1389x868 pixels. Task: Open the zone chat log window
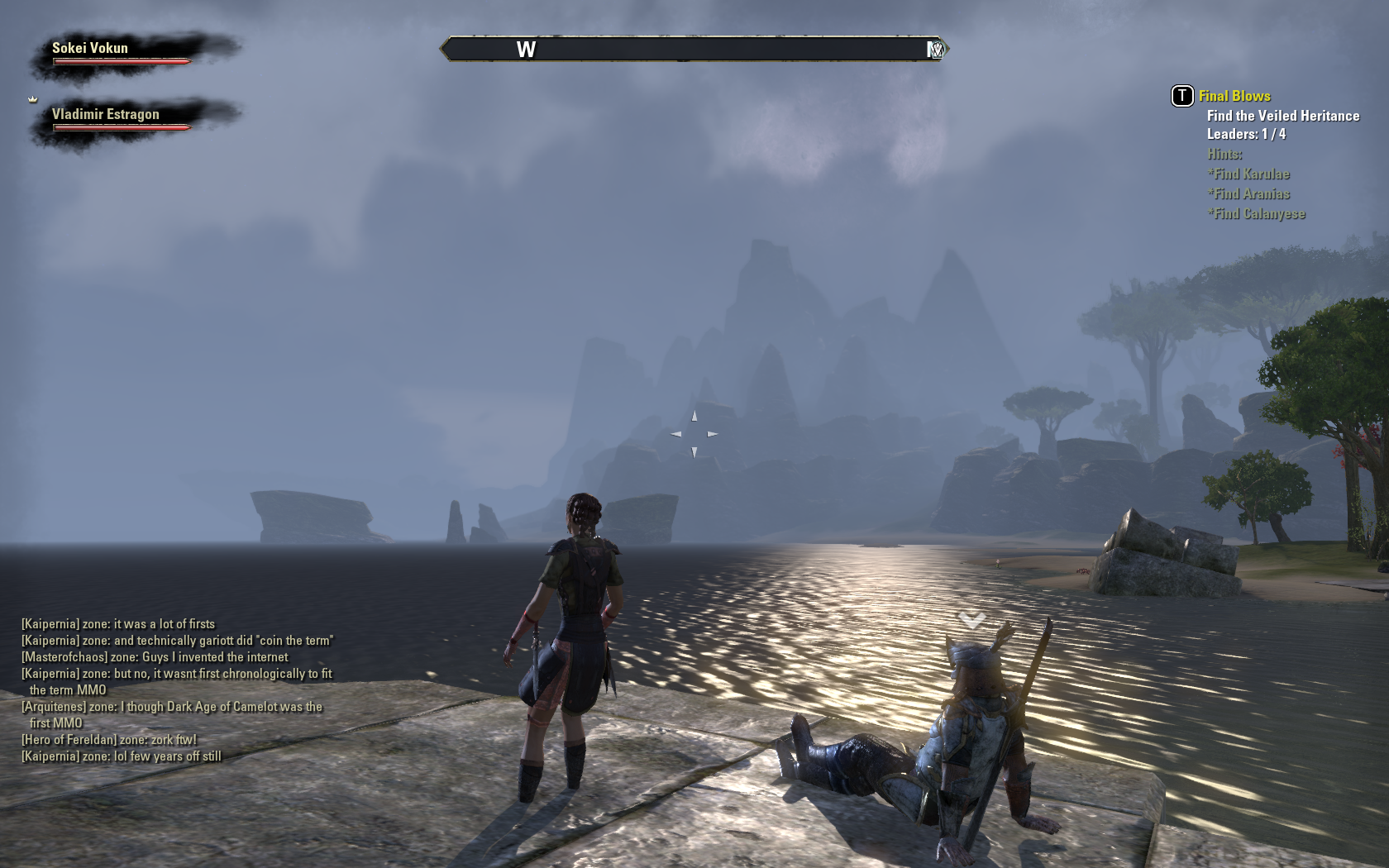[x=177, y=689]
